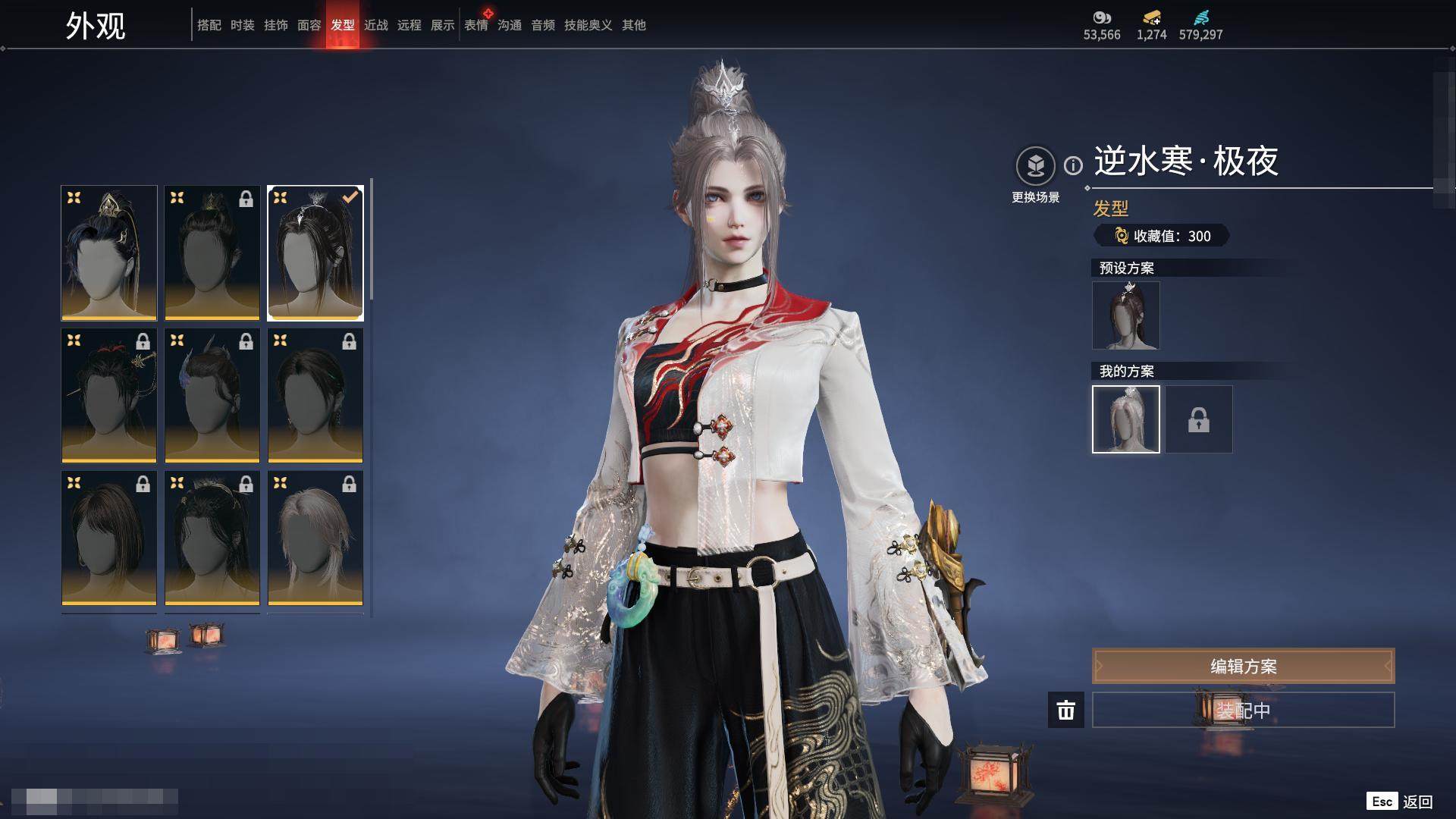Go to the 面容 tab

click(309, 25)
